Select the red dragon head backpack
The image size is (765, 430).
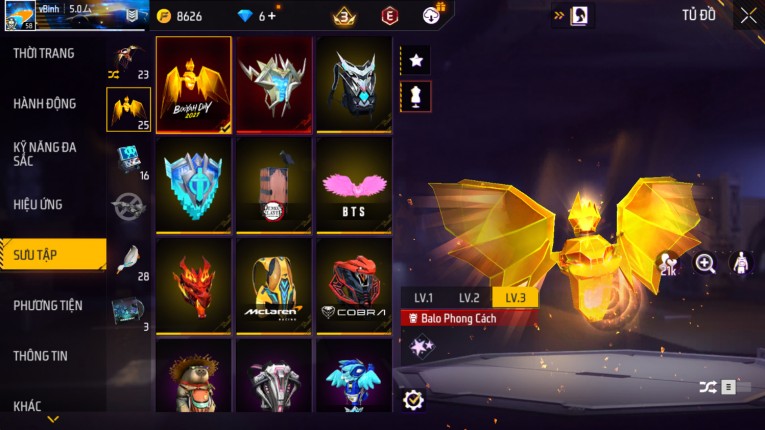194,285
